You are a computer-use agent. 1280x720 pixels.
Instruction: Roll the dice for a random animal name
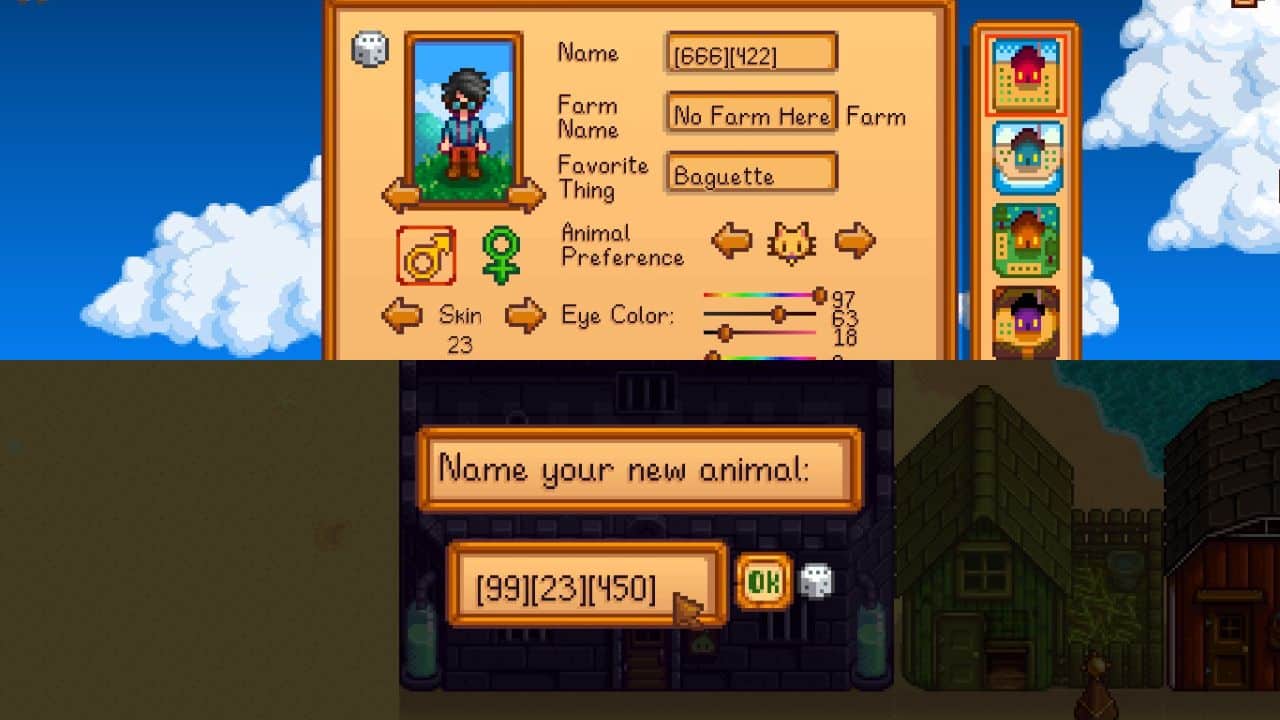815,580
